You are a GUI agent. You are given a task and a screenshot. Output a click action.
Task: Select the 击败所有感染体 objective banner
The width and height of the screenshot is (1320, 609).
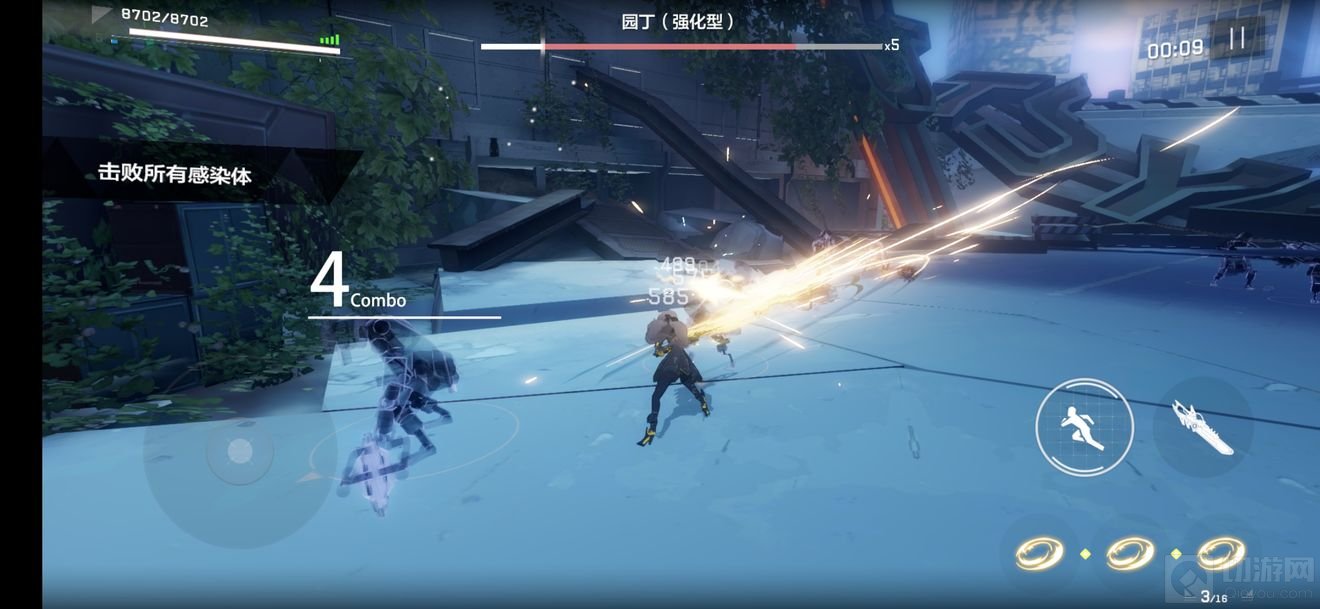[175, 174]
